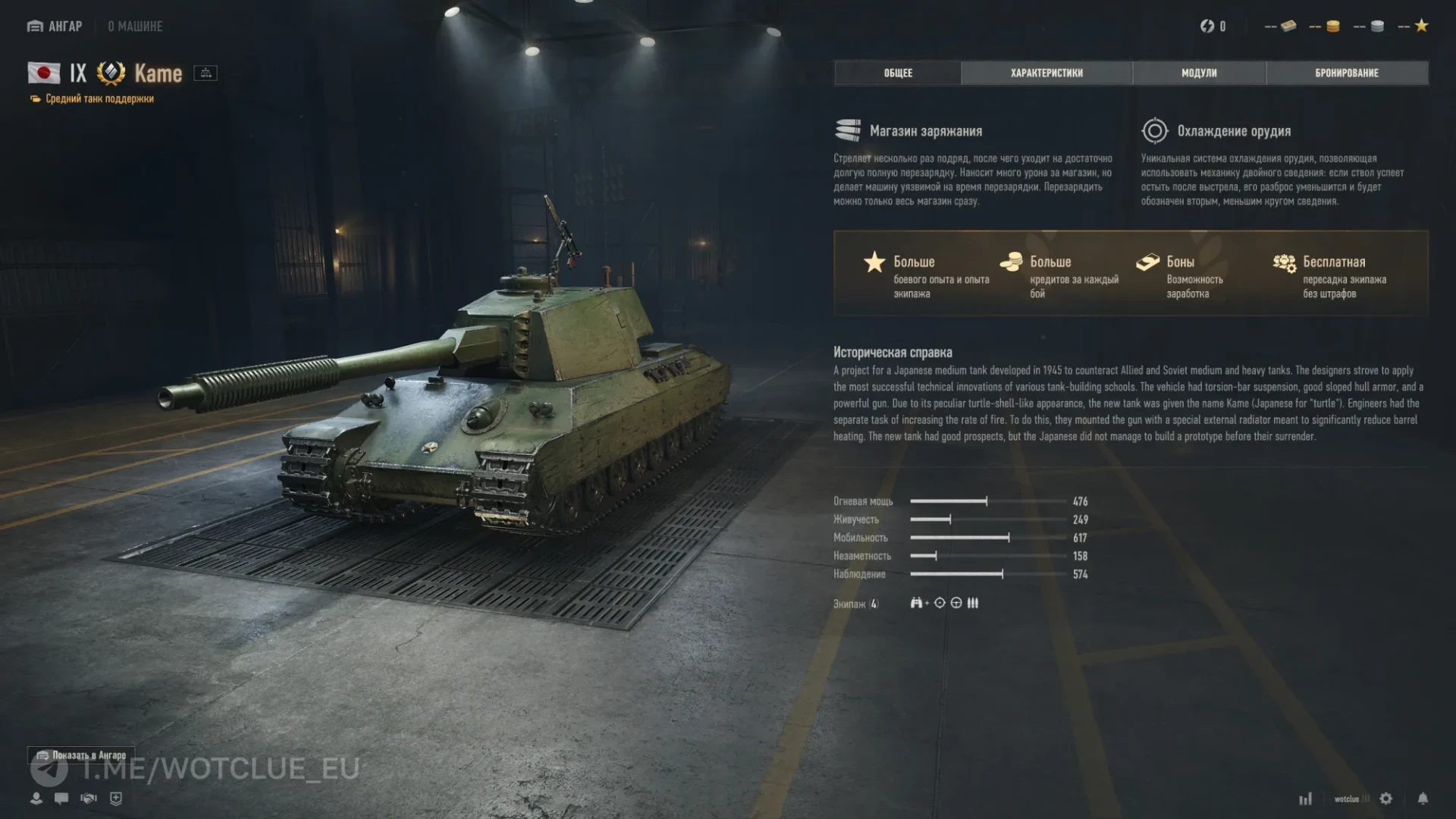Click the free experience star icon
This screenshot has height=819, width=1456.
pos(1421,27)
